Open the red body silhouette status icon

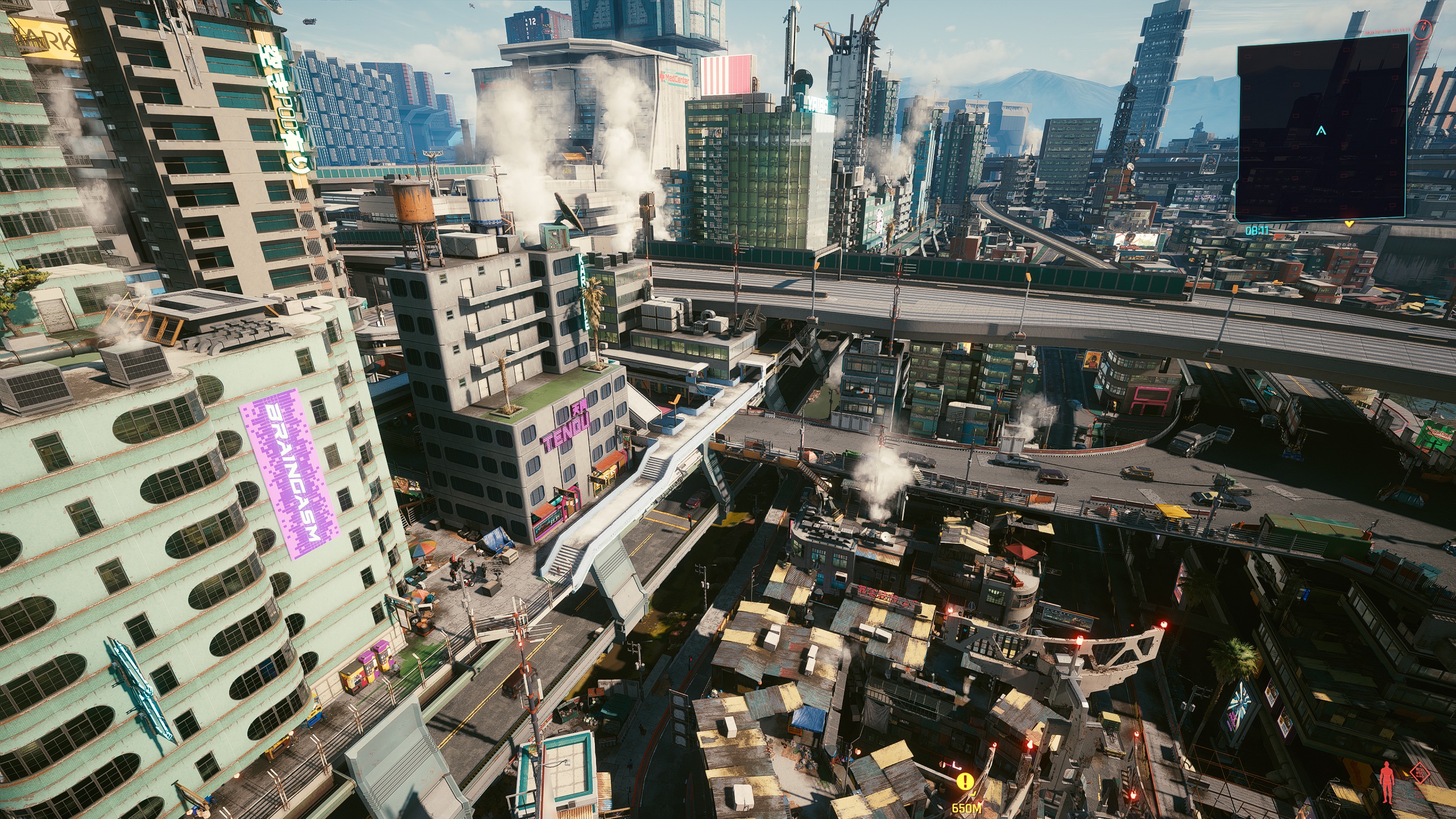[1388, 783]
